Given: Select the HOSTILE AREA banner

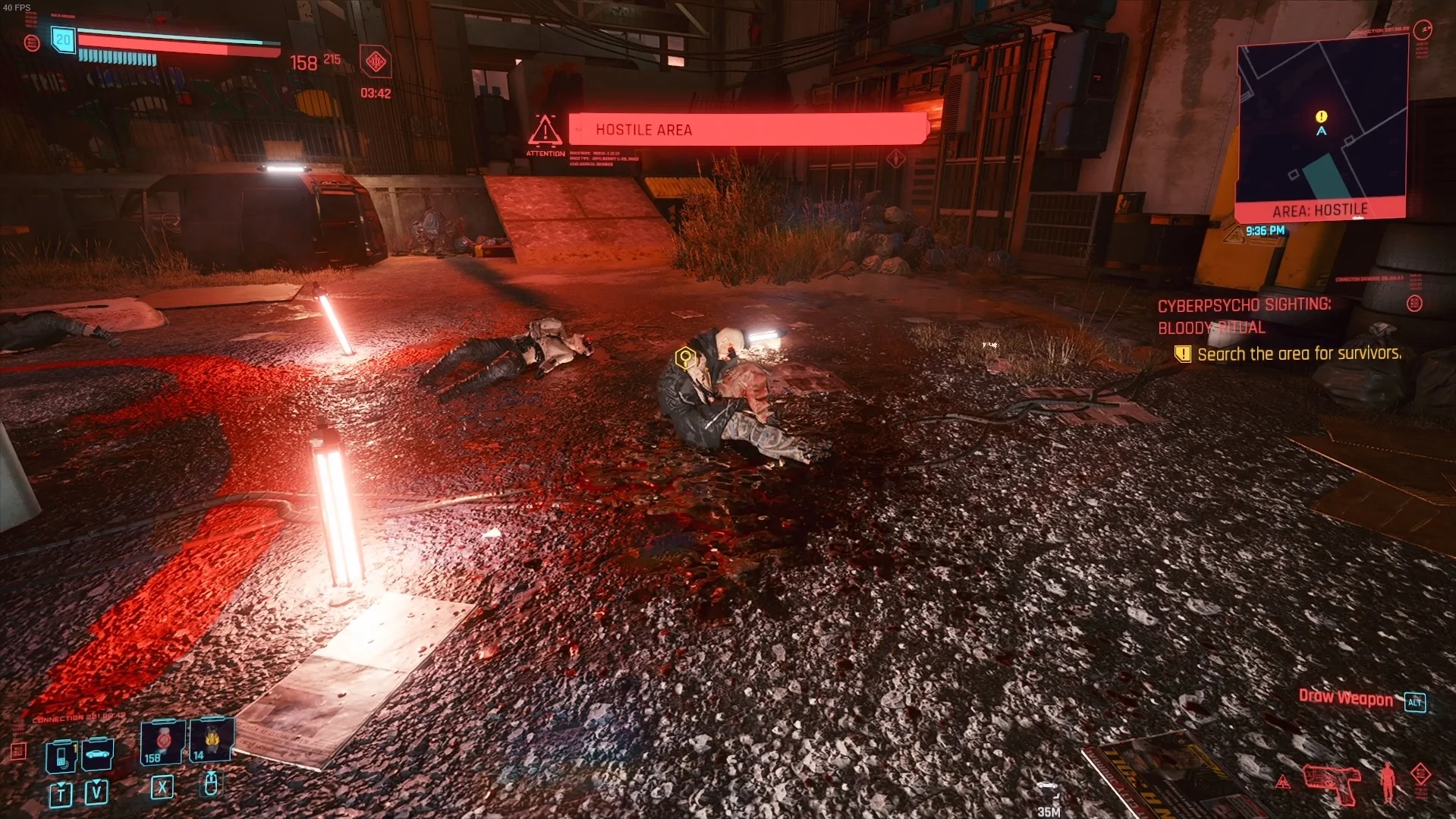Looking at the screenshot, I should point(747,129).
